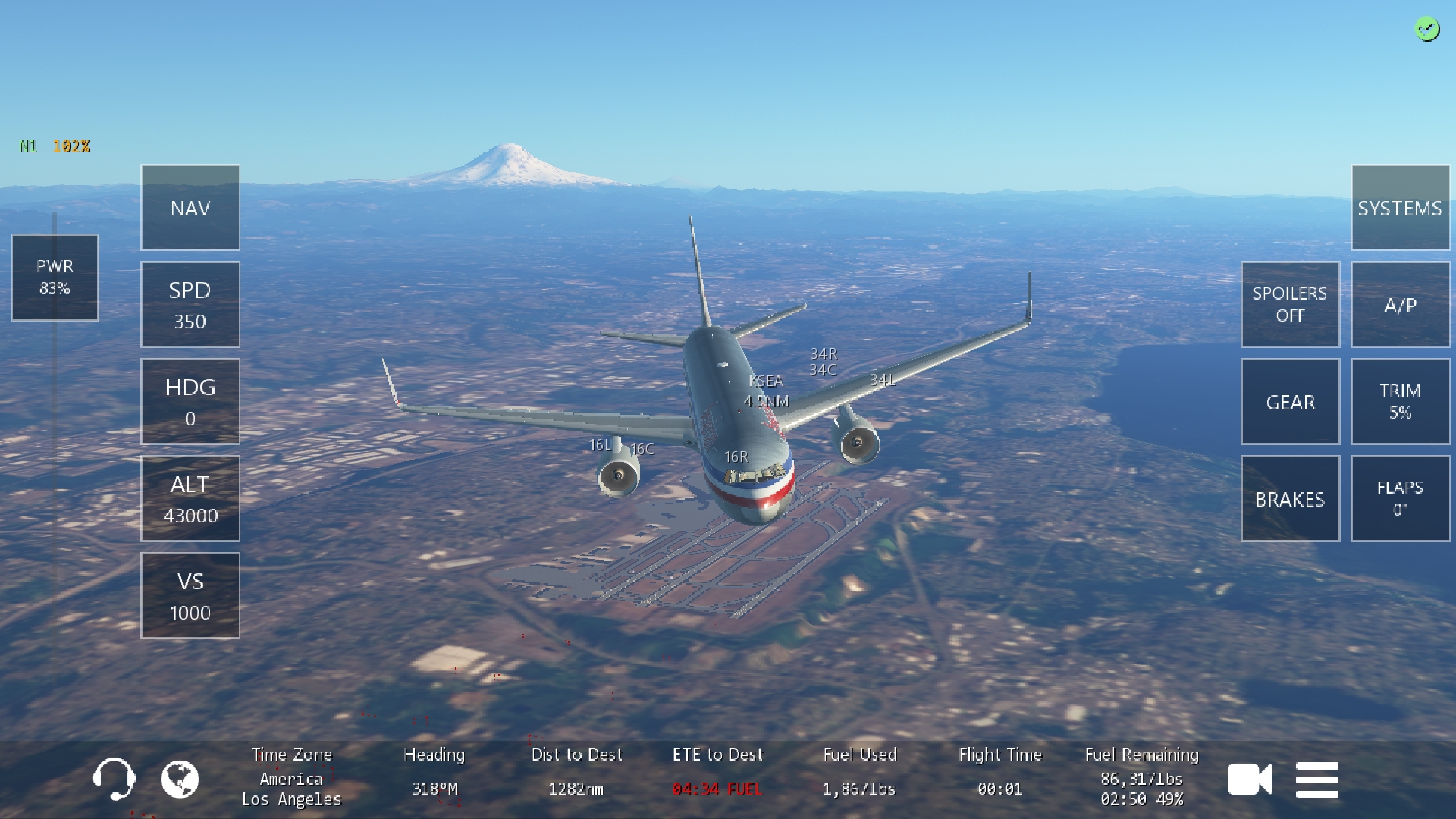The image size is (1456, 819).
Task: Toggle the SPD 350 autopilot button
Action: pos(190,305)
